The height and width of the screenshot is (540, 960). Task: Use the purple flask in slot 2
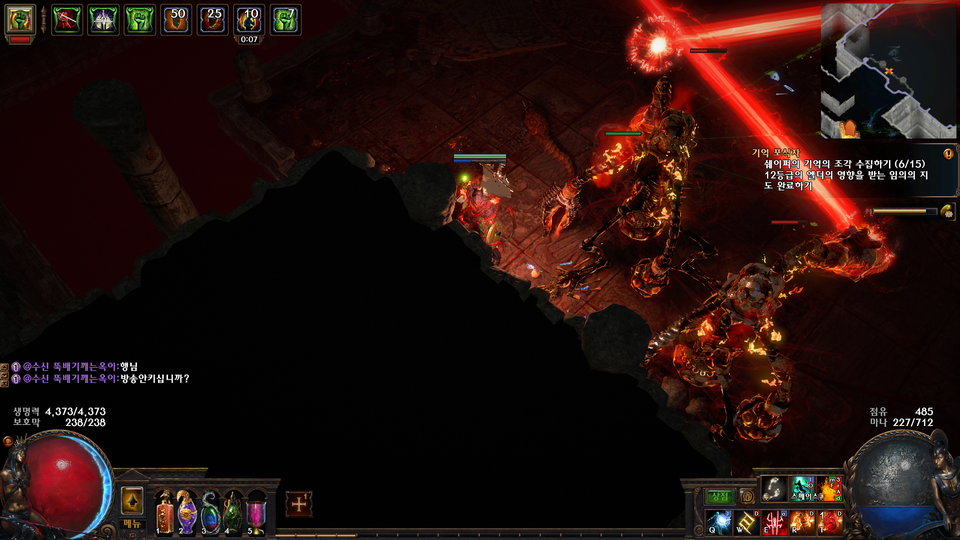tap(187, 512)
